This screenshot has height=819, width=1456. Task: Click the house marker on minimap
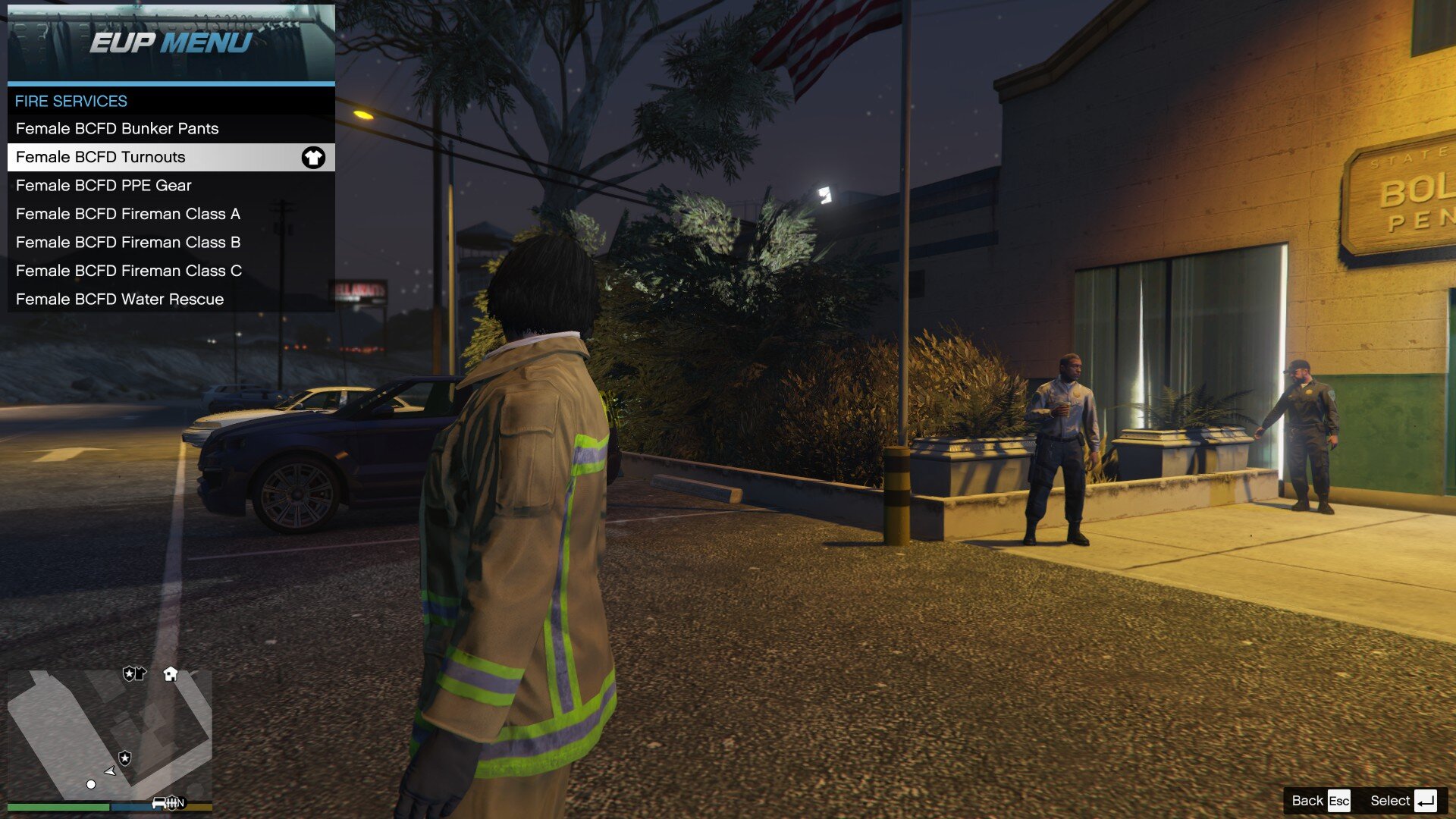coord(171,674)
